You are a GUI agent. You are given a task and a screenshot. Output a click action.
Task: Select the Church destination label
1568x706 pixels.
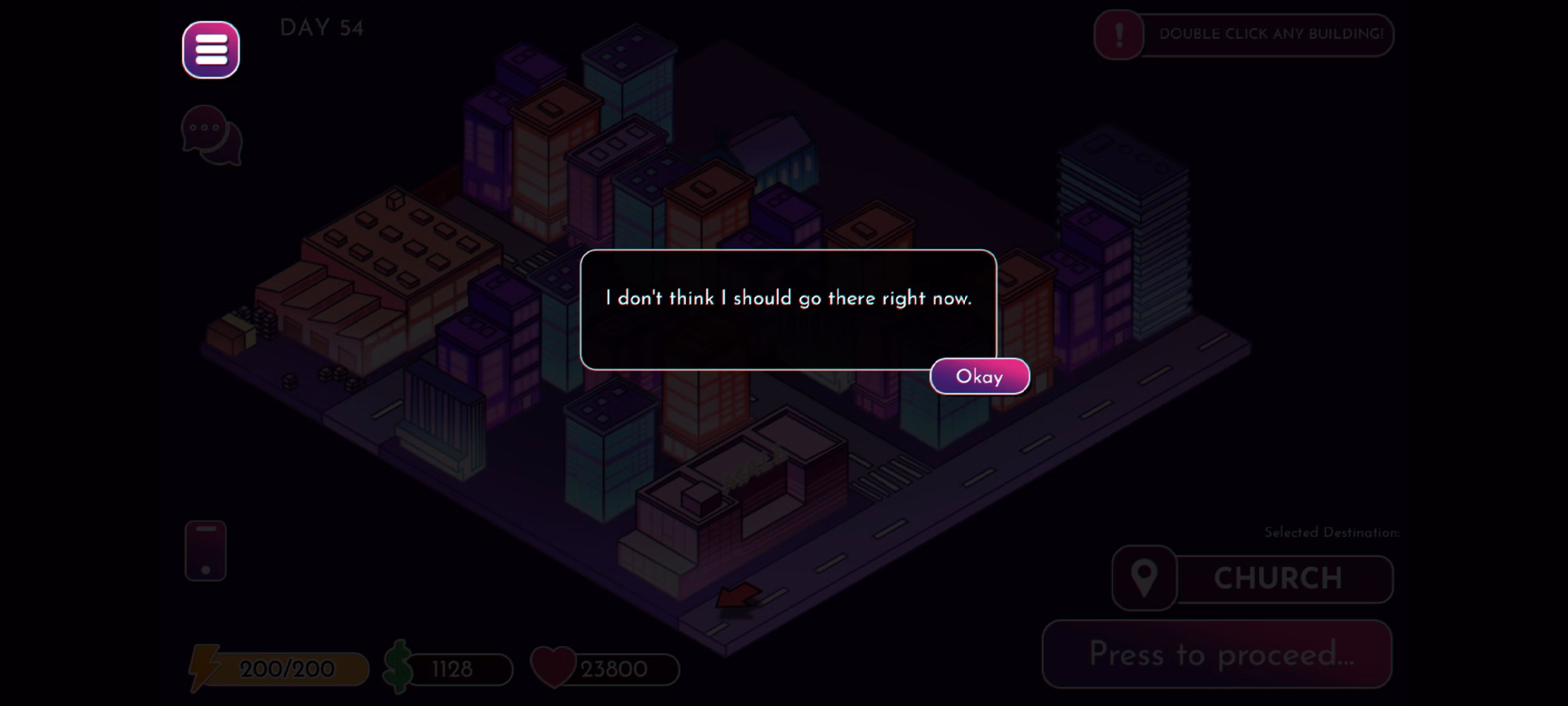(x=1277, y=579)
